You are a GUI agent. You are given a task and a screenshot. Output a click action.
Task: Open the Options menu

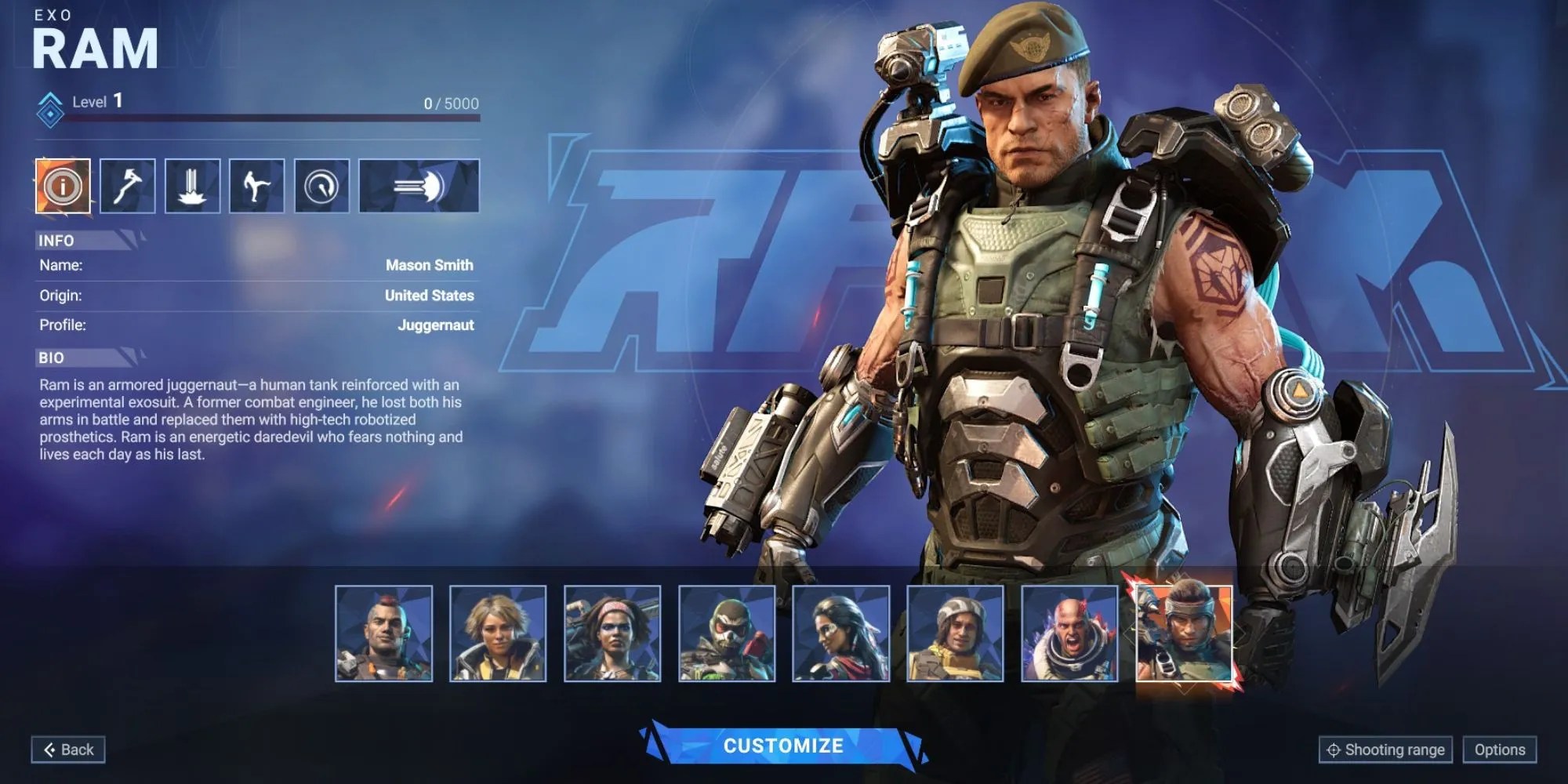[x=1501, y=750]
